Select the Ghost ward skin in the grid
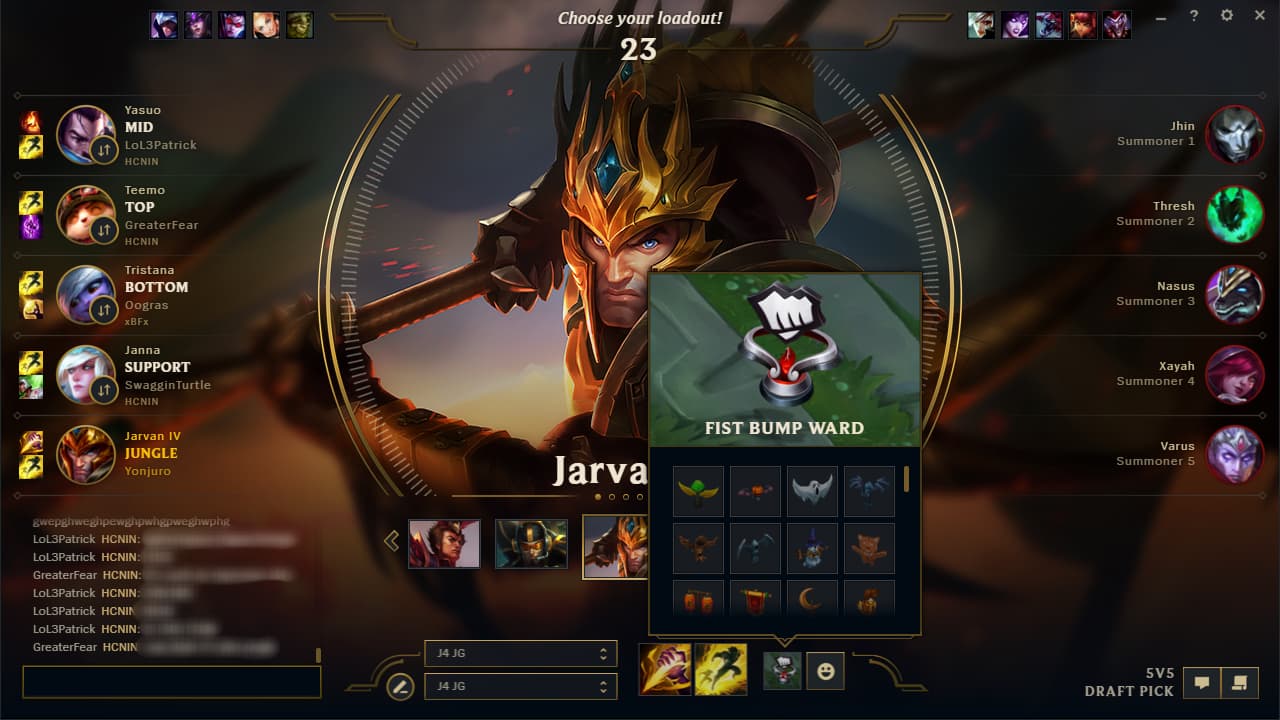This screenshot has width=1280, height=720. [812, 489]
